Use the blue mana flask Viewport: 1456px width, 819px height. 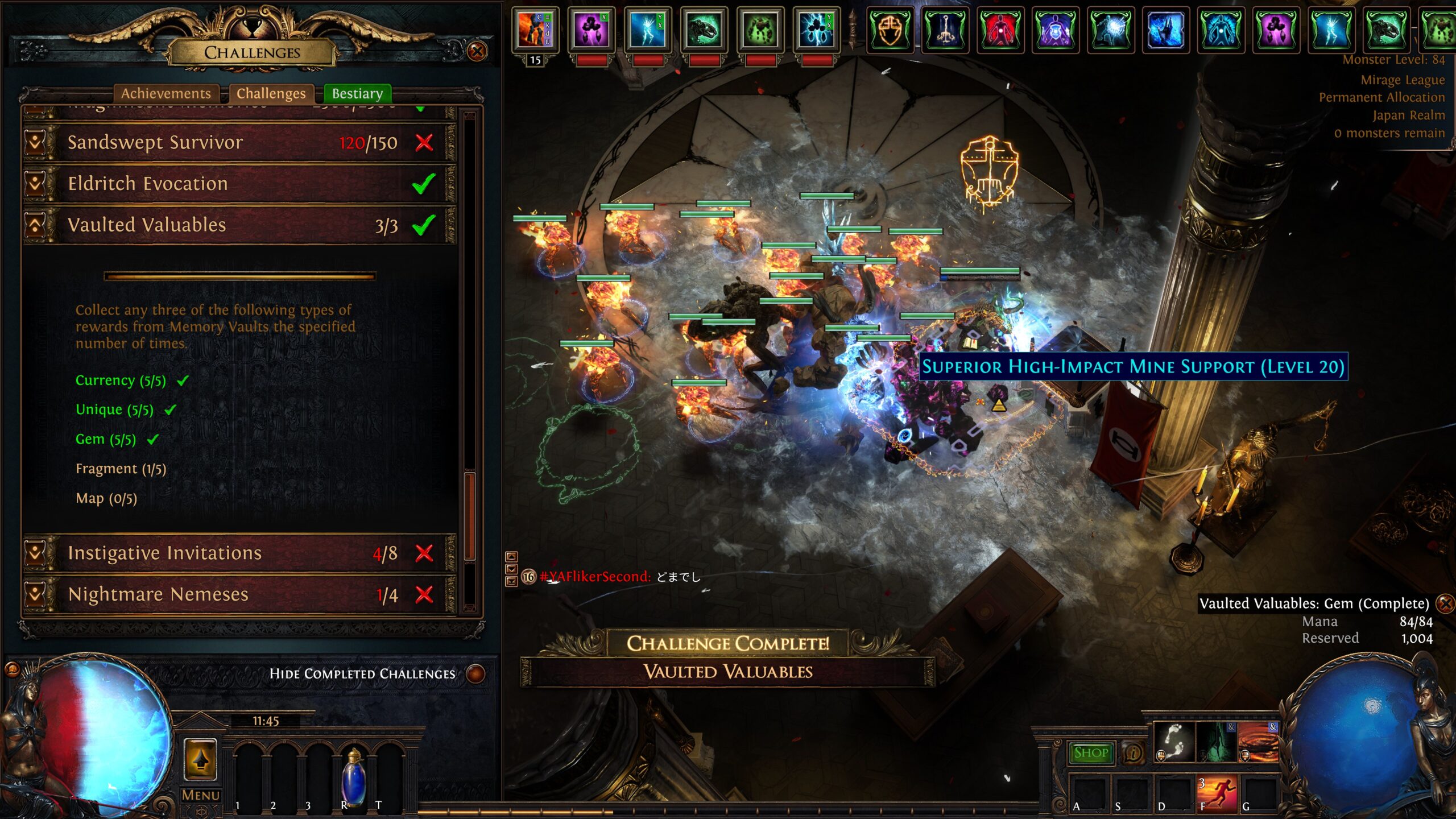tap(353, 776)
